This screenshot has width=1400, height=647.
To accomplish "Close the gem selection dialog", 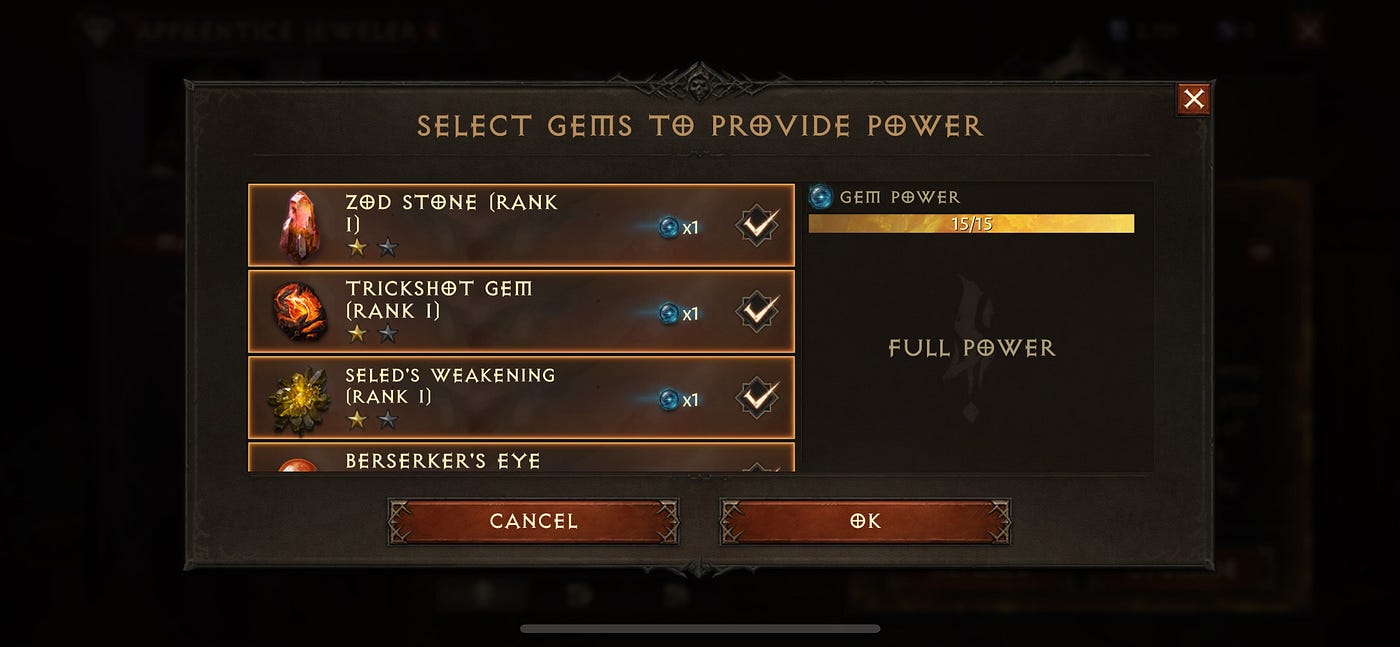I will (x=1193, y=99).
